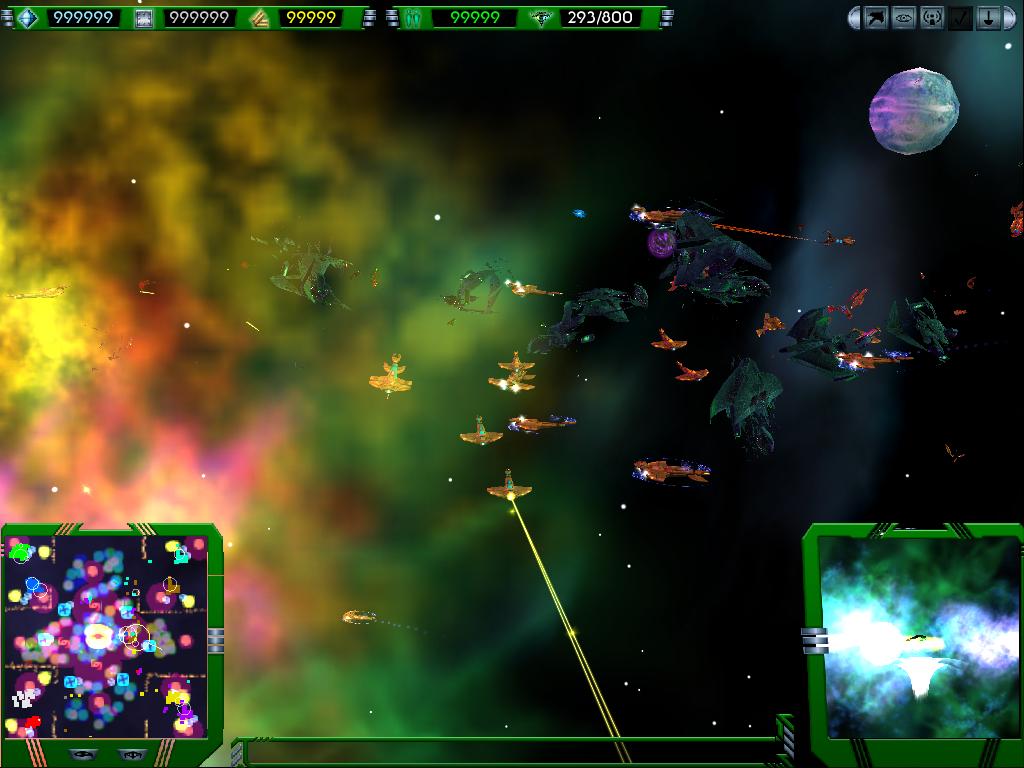This screenshot has height=768, width=1024.
Task: Click the cinematic view window
Action: coord(917,637)
